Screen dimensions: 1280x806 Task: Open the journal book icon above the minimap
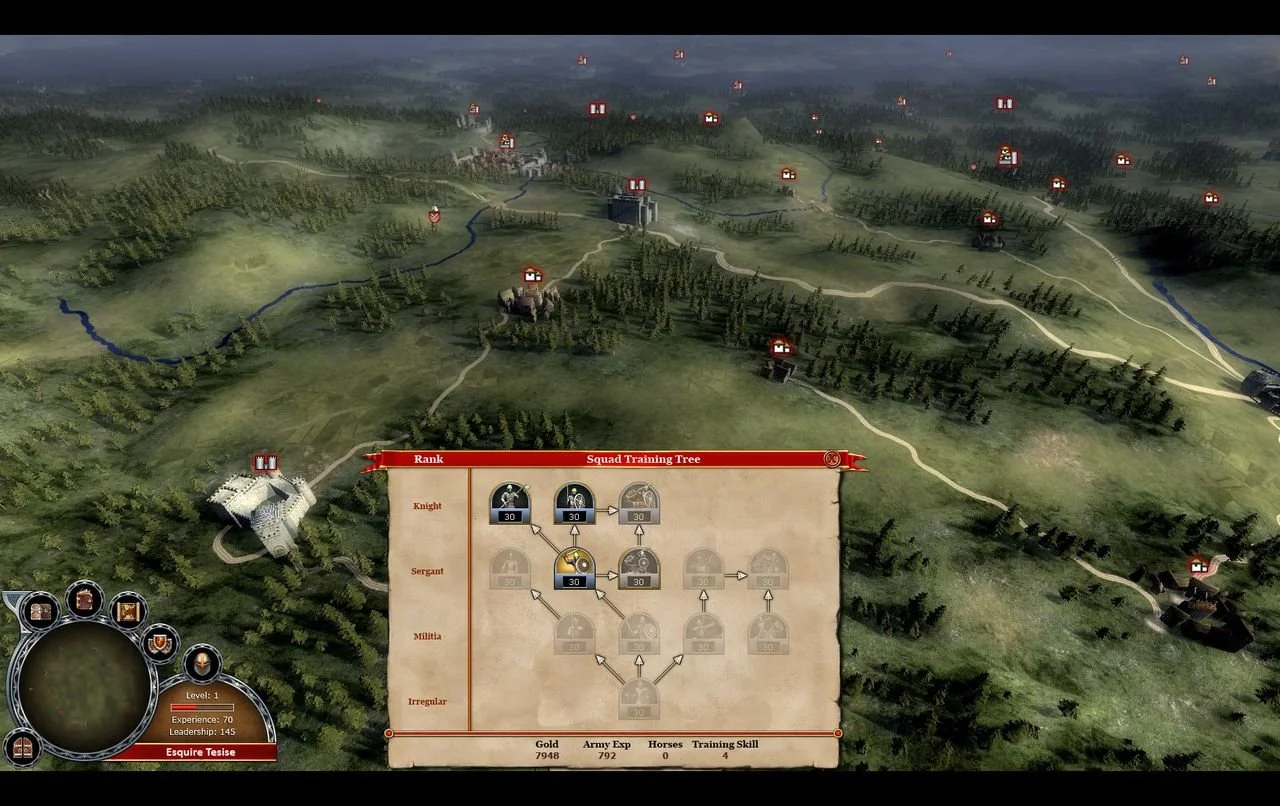(x=84, y=601)
